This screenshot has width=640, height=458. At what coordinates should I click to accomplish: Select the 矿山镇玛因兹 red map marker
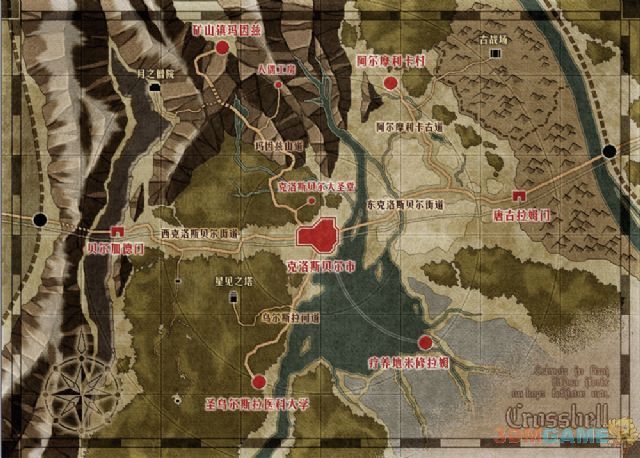222,46
